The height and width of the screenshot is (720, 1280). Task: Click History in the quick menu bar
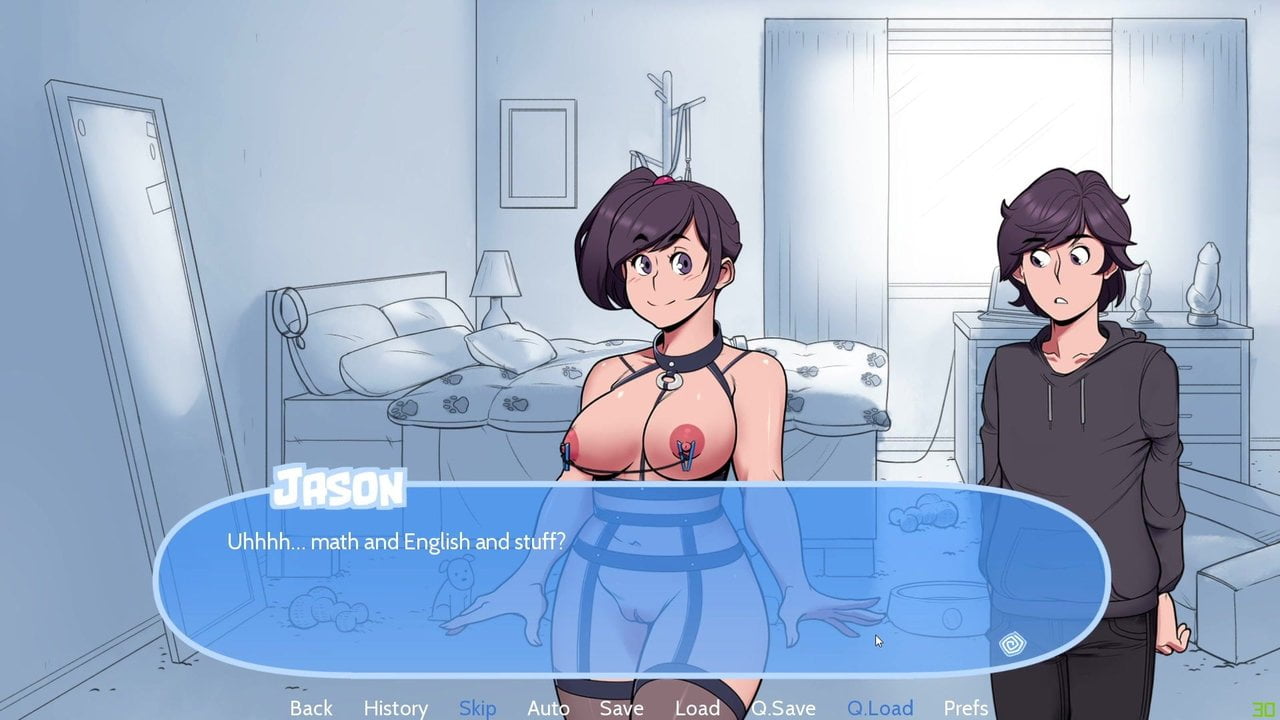point(395,708)
